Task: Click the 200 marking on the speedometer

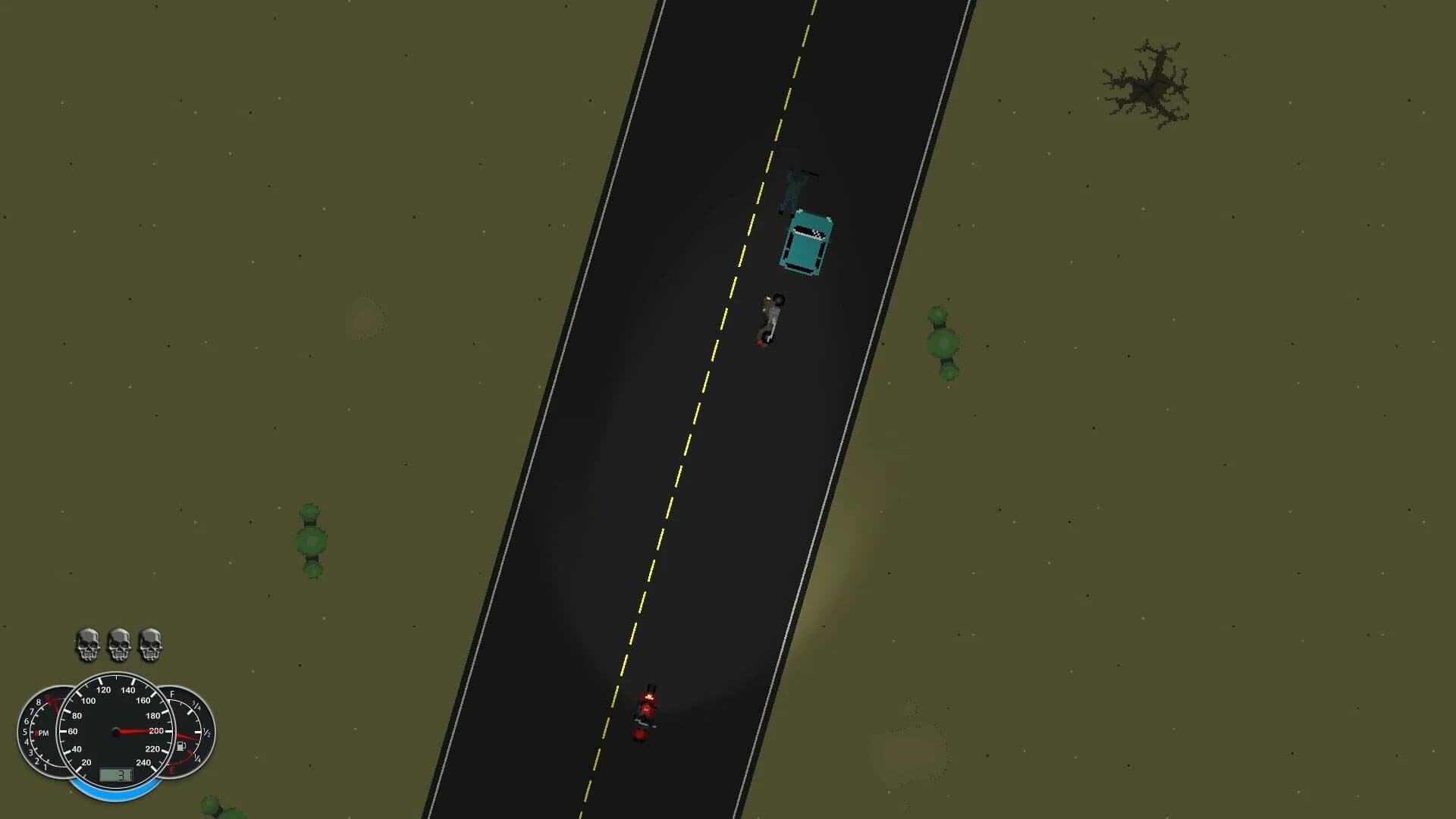Action: pos(155,730)
